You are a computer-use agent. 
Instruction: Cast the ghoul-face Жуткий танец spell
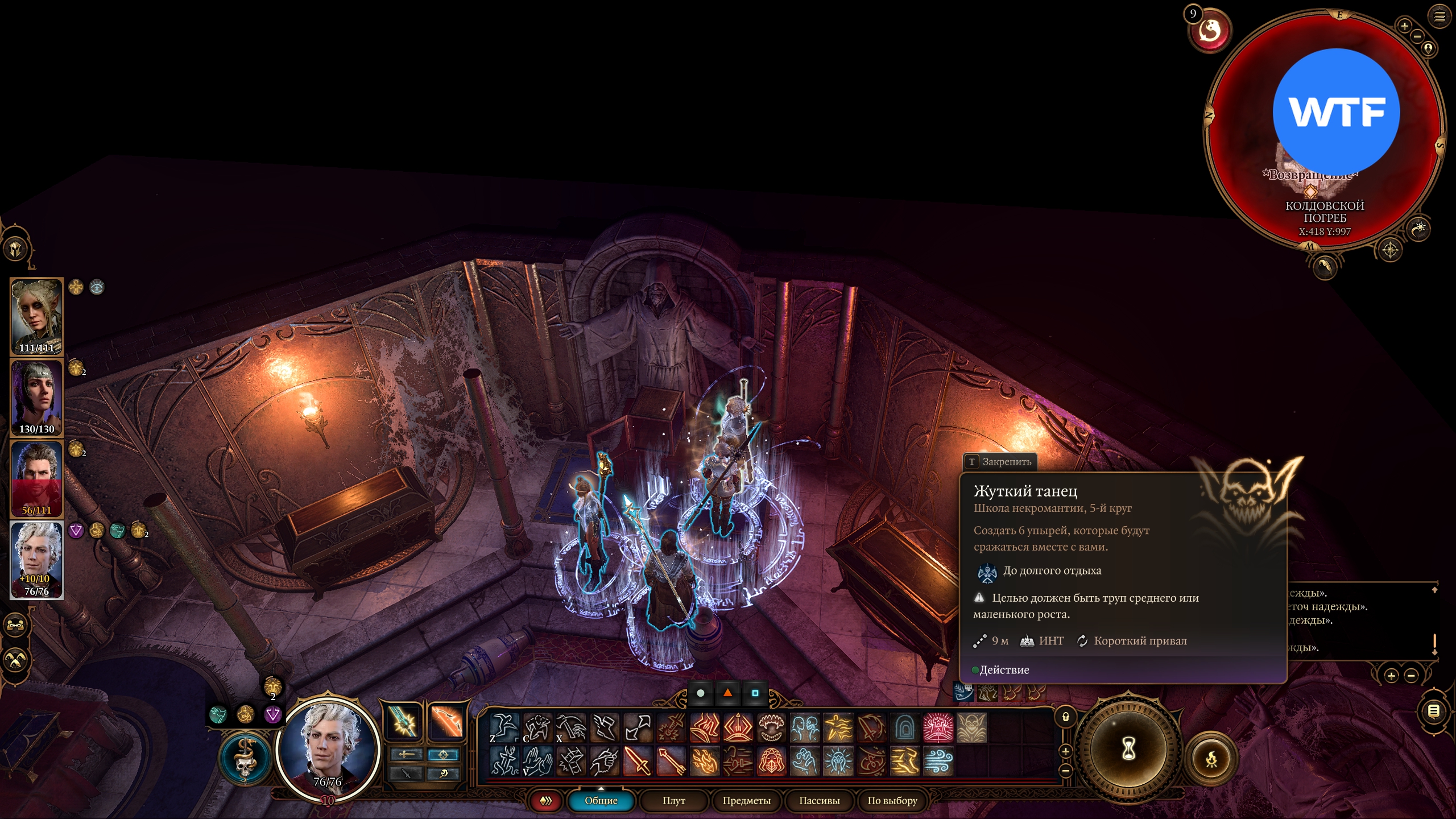[x=971, y=727]
